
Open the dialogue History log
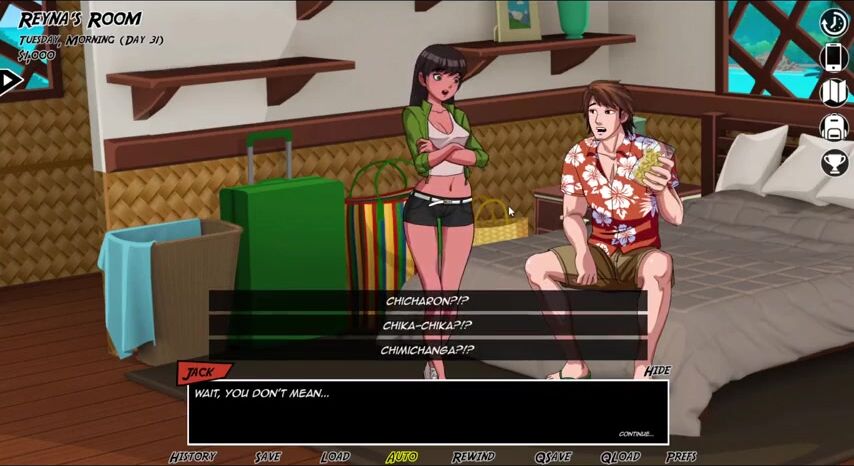(192, 457)
